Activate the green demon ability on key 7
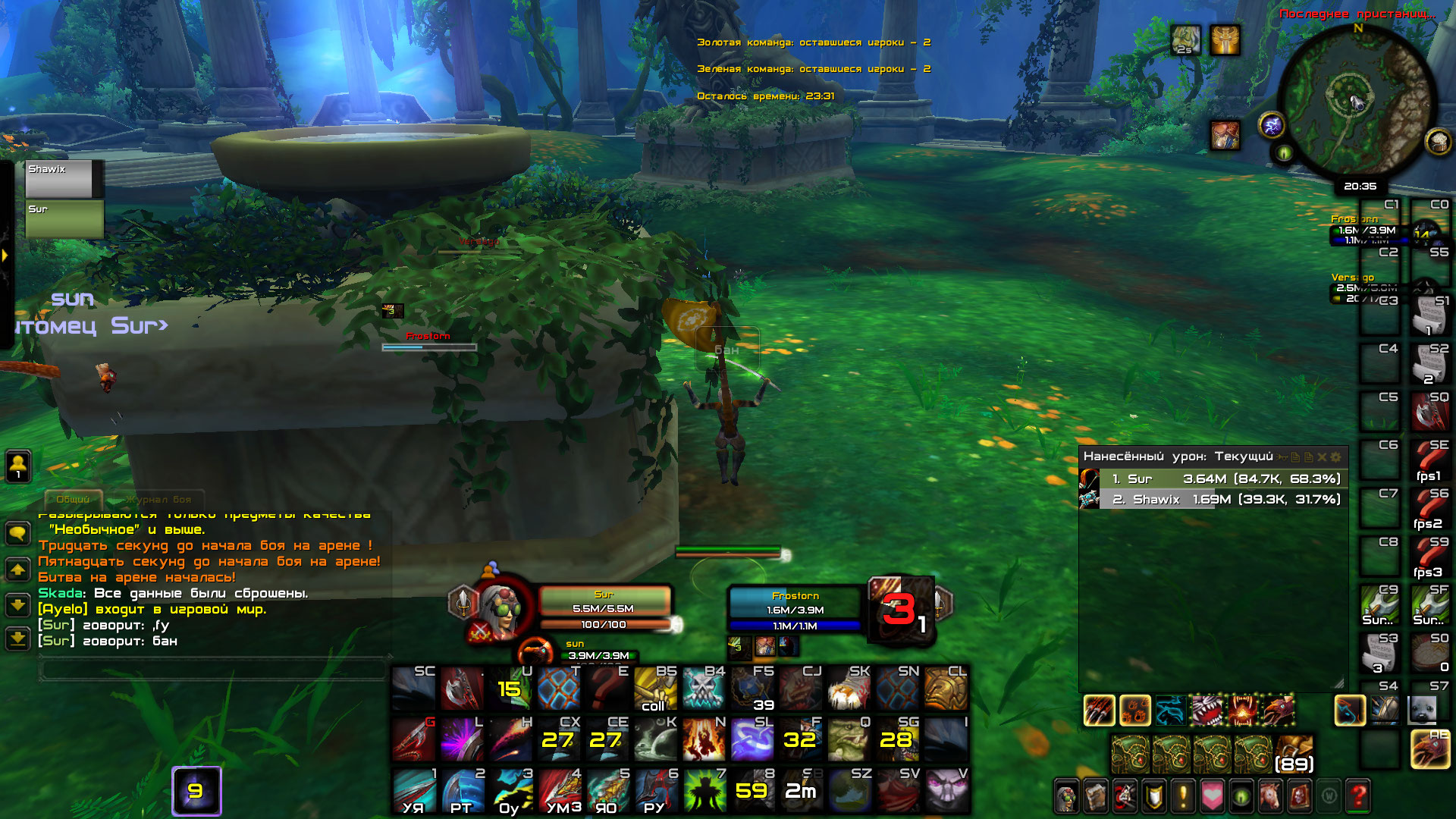The height and width of the screenshot is (819, 1456). 703,790
